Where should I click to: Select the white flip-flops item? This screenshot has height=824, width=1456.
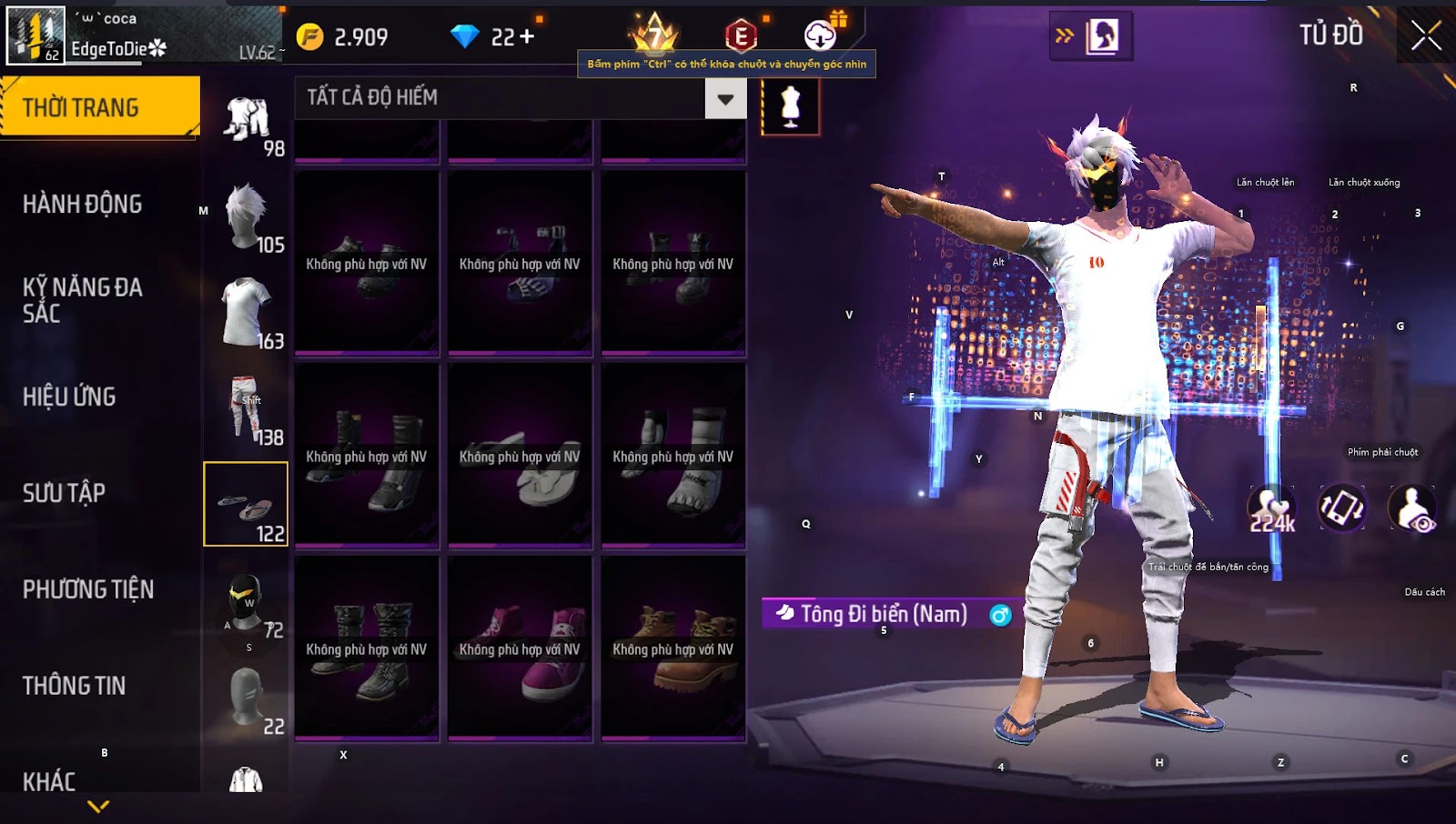click(x=520, y=456)
